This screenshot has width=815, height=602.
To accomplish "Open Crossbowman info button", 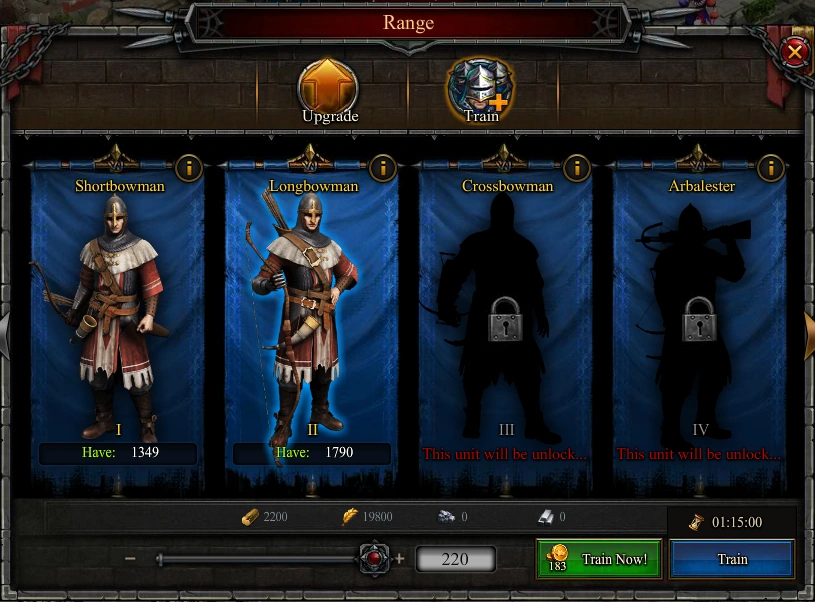I will point(575,167).
